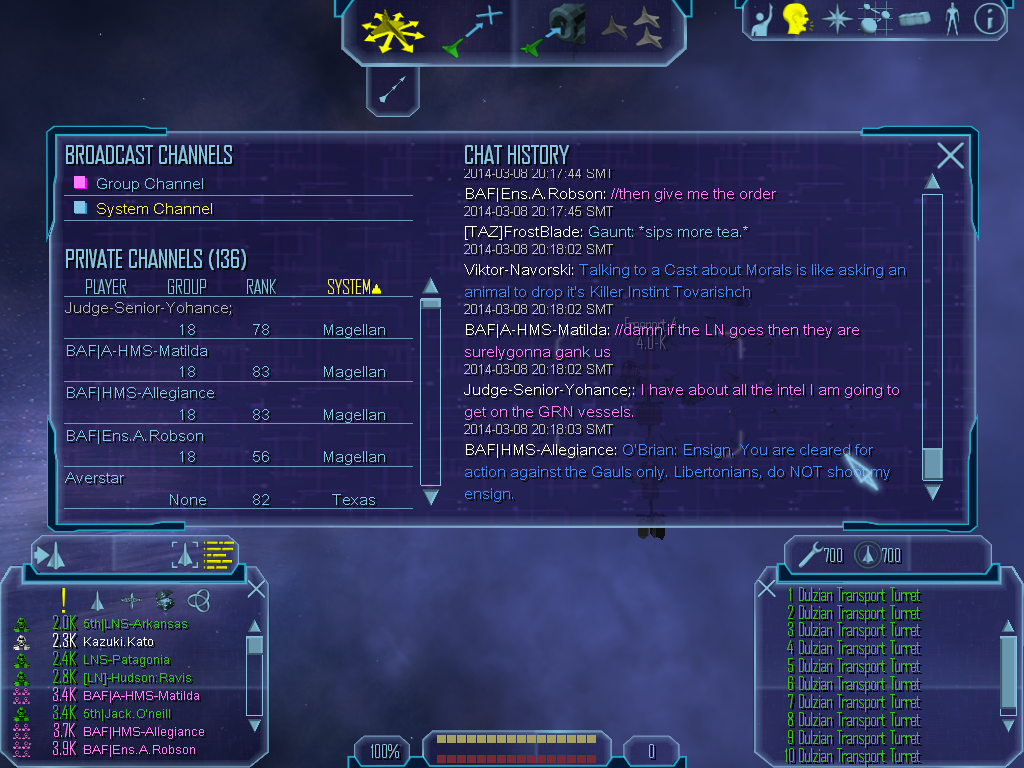Pick Averstar in the private channels list
This screenshot has width=1024, height=768.
tap(95, 478)
